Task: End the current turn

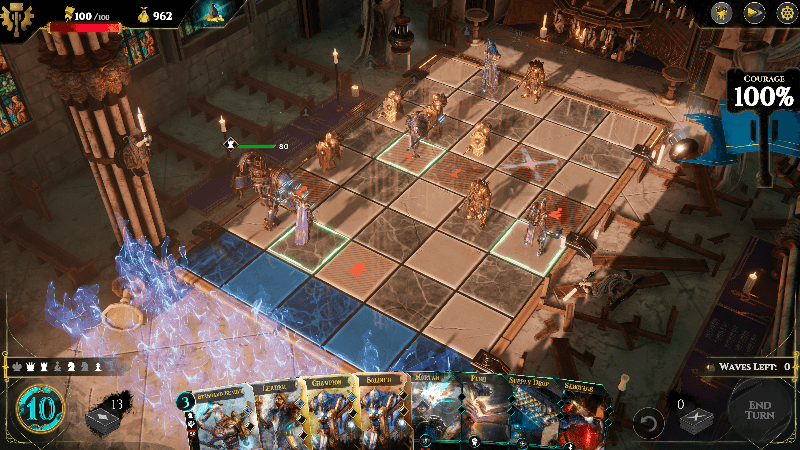Action: 759,414
